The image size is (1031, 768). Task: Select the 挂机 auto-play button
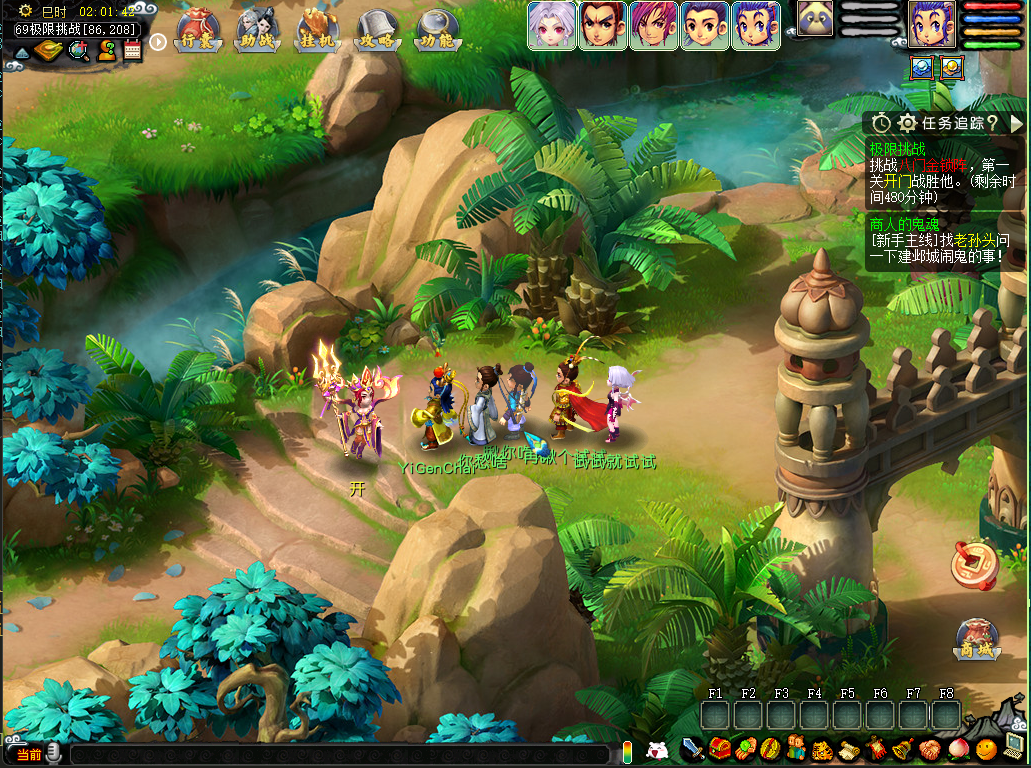(x=318, y=30)
